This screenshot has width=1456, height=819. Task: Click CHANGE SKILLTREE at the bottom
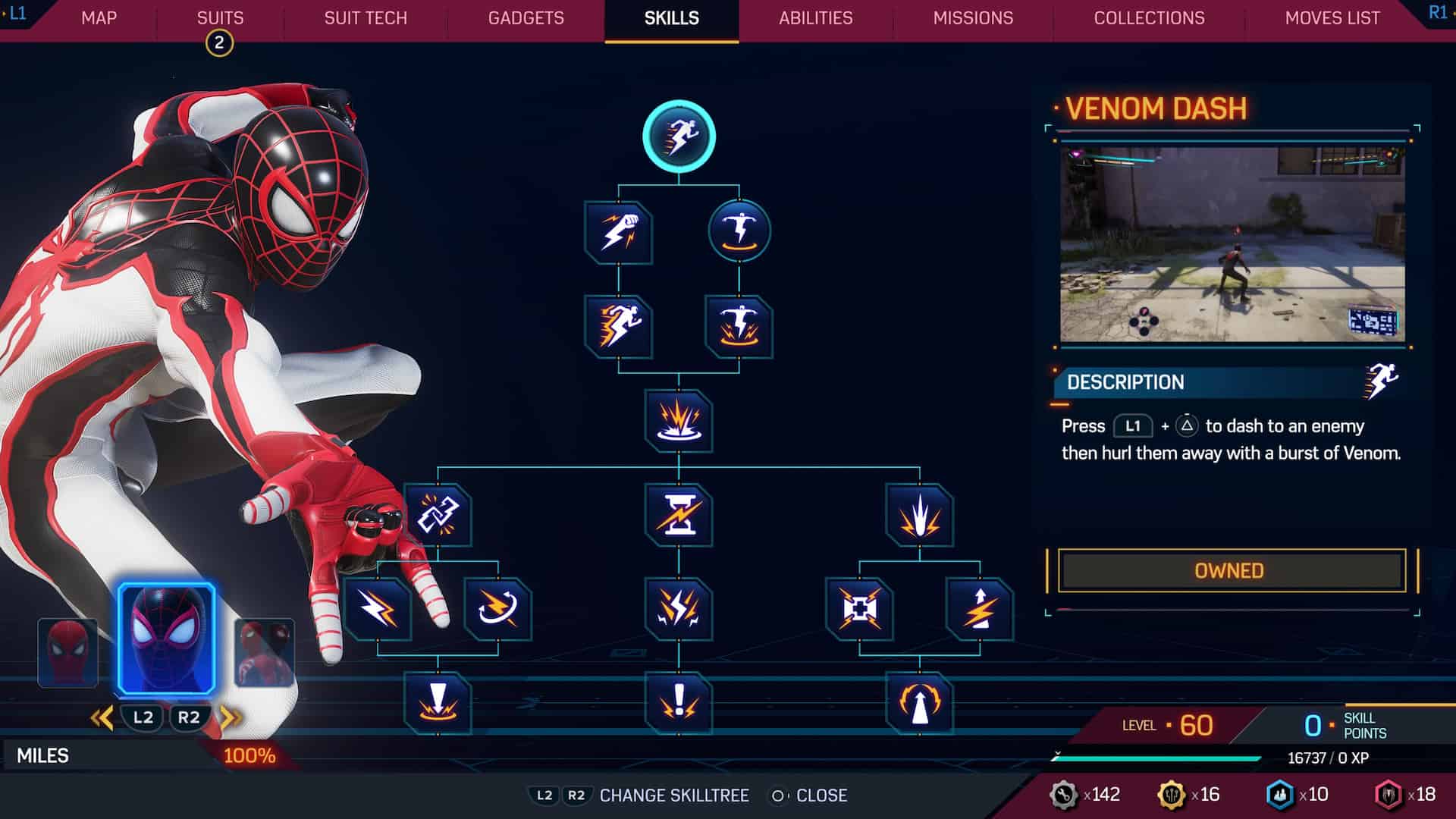click(x=673, y=795)
